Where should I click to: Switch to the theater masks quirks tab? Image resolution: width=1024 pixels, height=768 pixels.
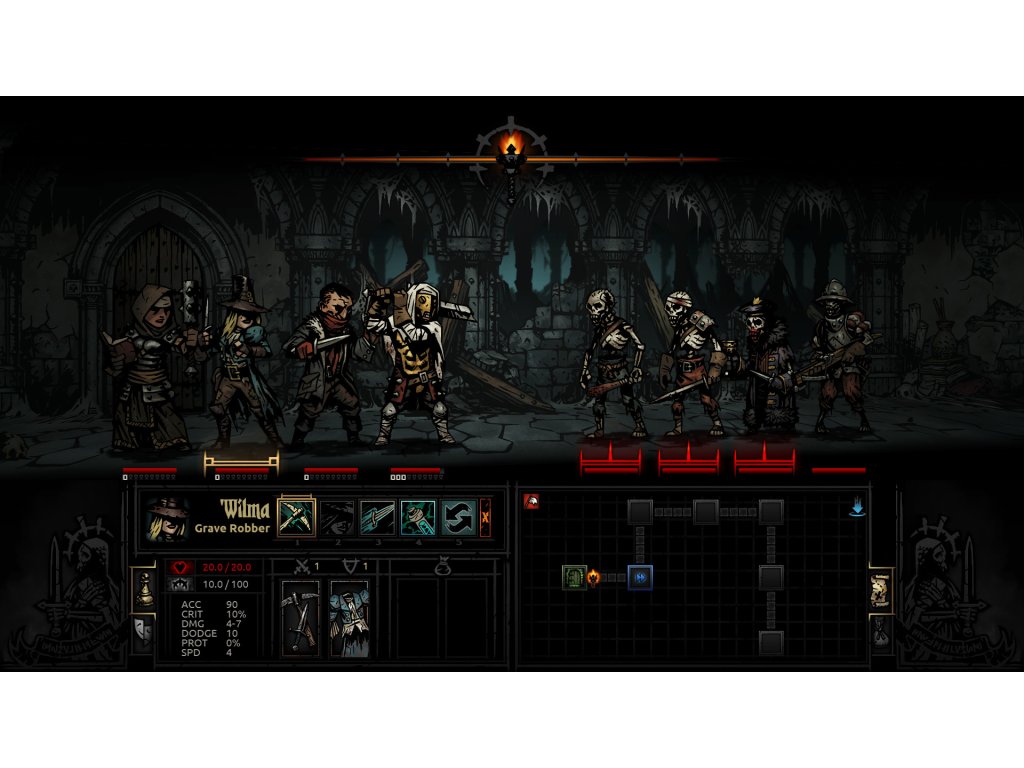[143, 632]
